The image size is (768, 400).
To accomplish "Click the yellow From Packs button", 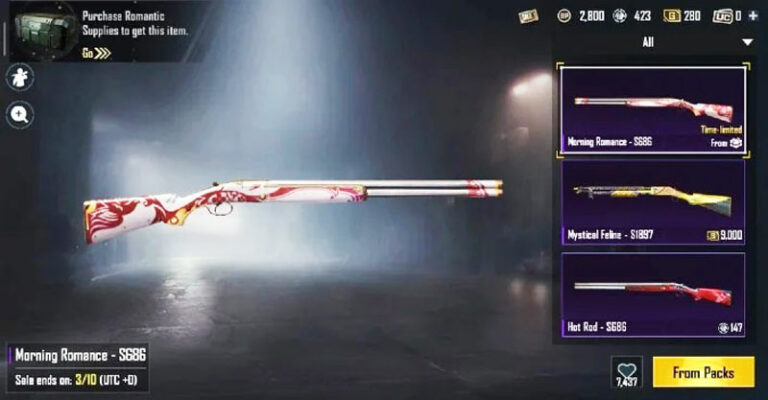I will point(703,372).
